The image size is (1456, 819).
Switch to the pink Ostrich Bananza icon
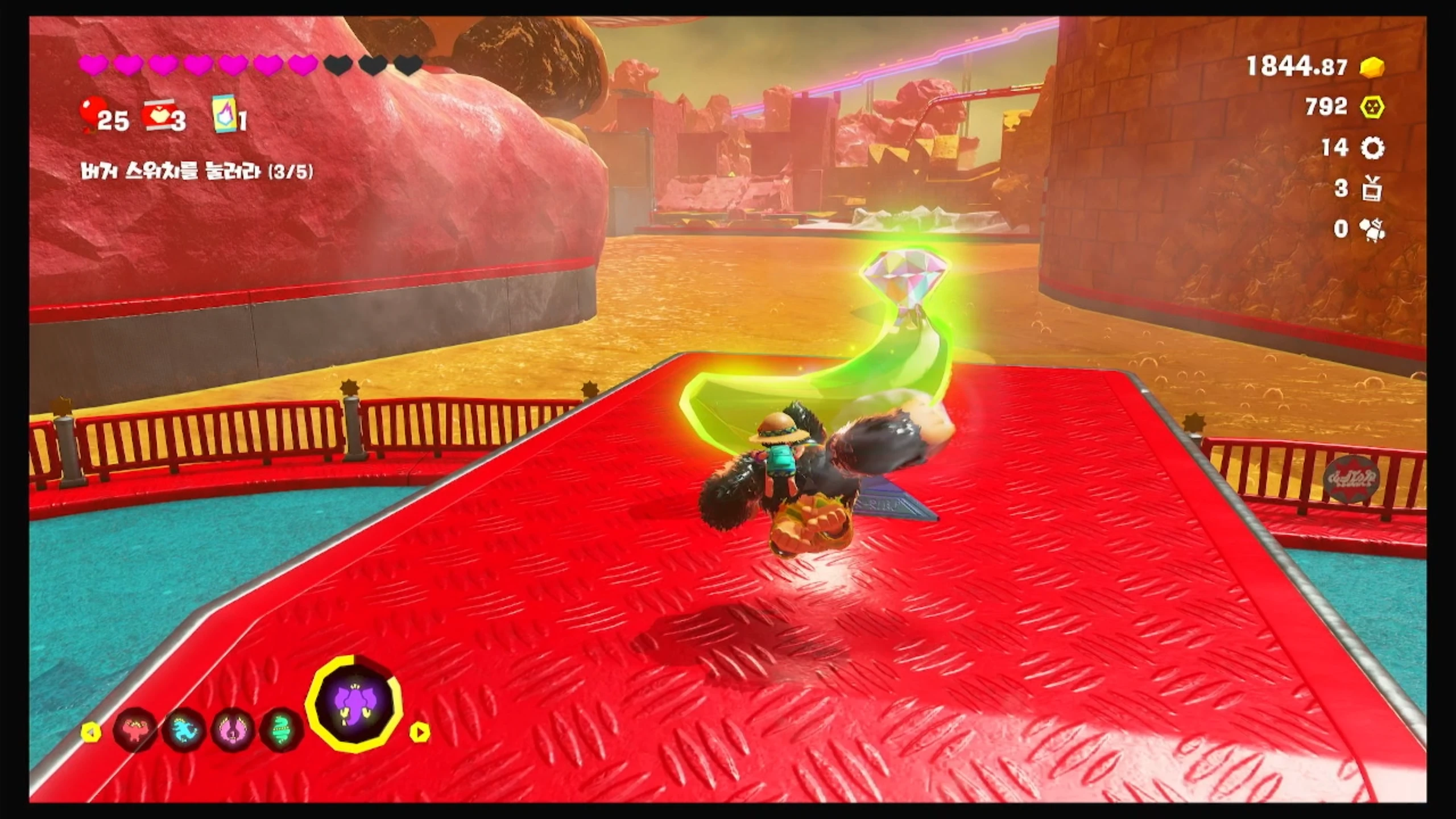[233, 731]
